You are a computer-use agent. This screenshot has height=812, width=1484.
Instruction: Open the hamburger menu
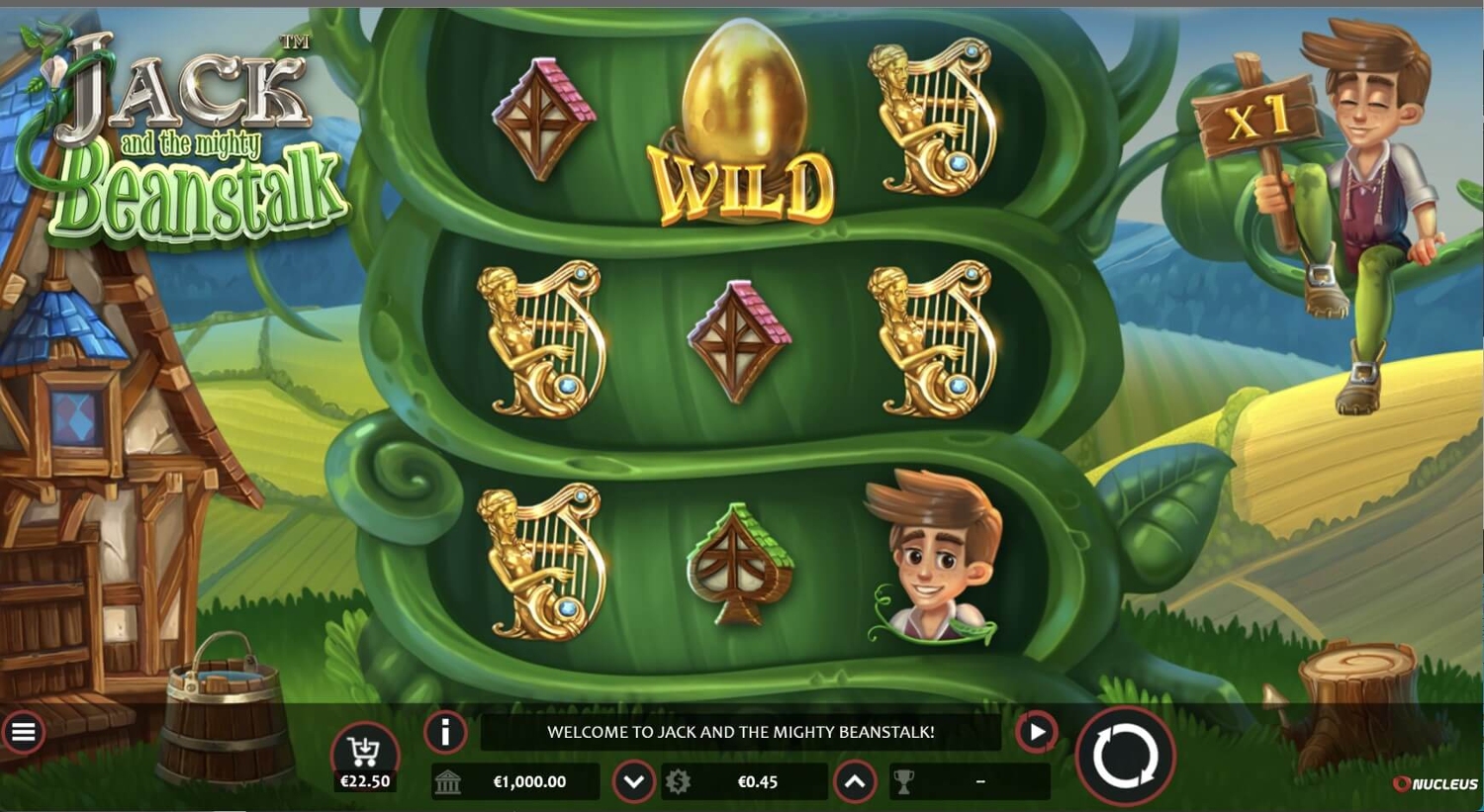tap(23, 733)
